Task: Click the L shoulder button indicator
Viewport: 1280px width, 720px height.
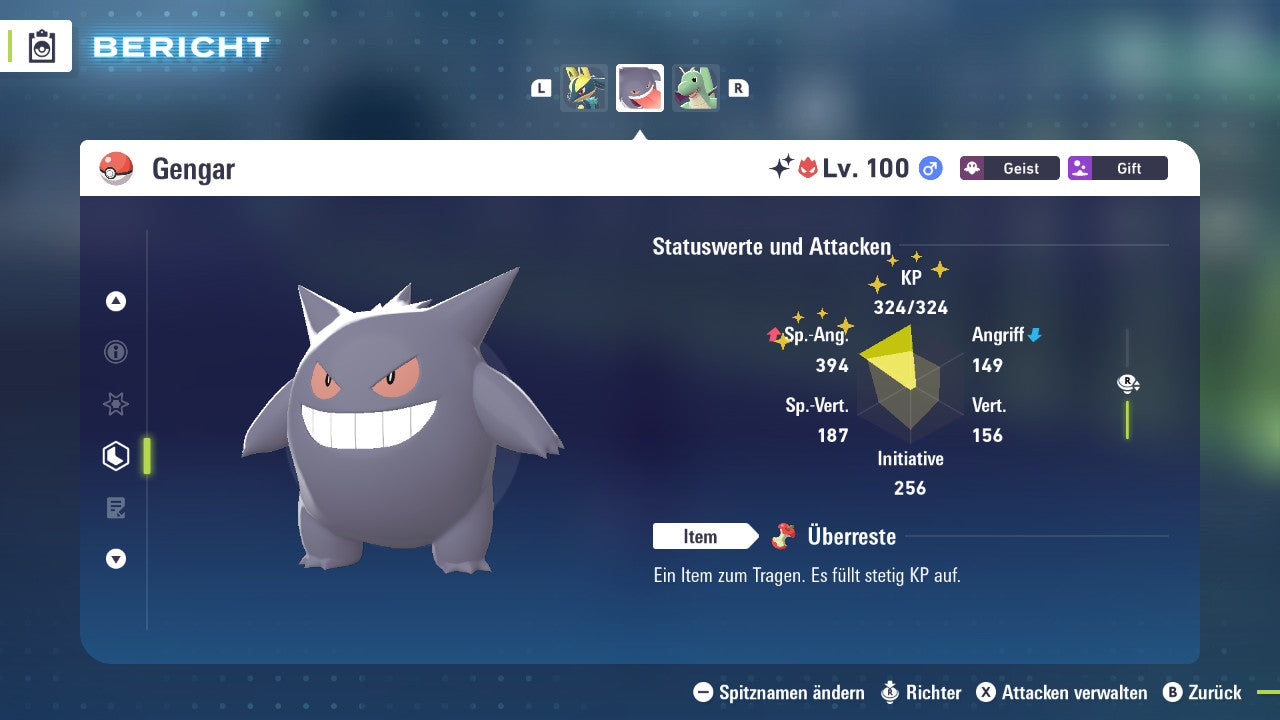Action: coord(540,88)
